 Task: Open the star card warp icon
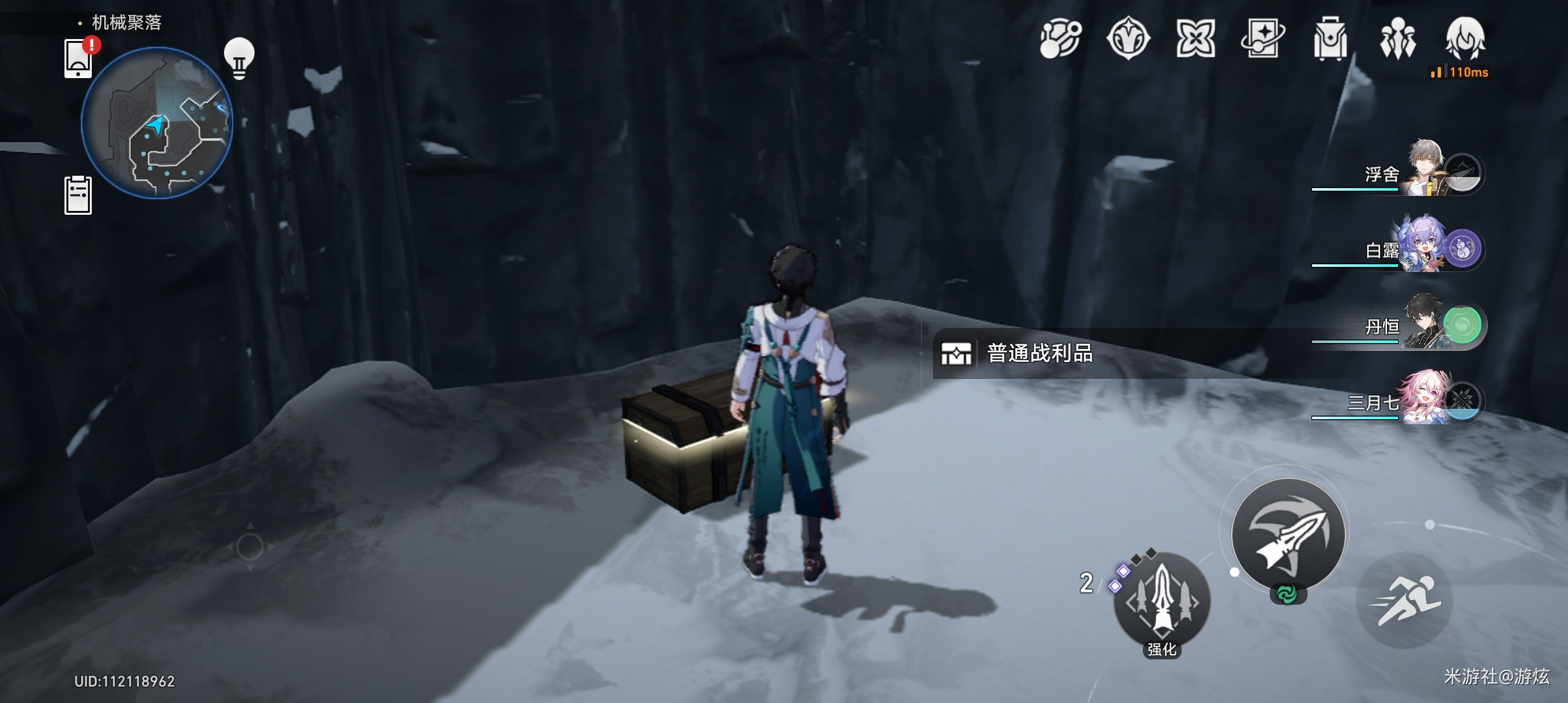coord(1263,39)
